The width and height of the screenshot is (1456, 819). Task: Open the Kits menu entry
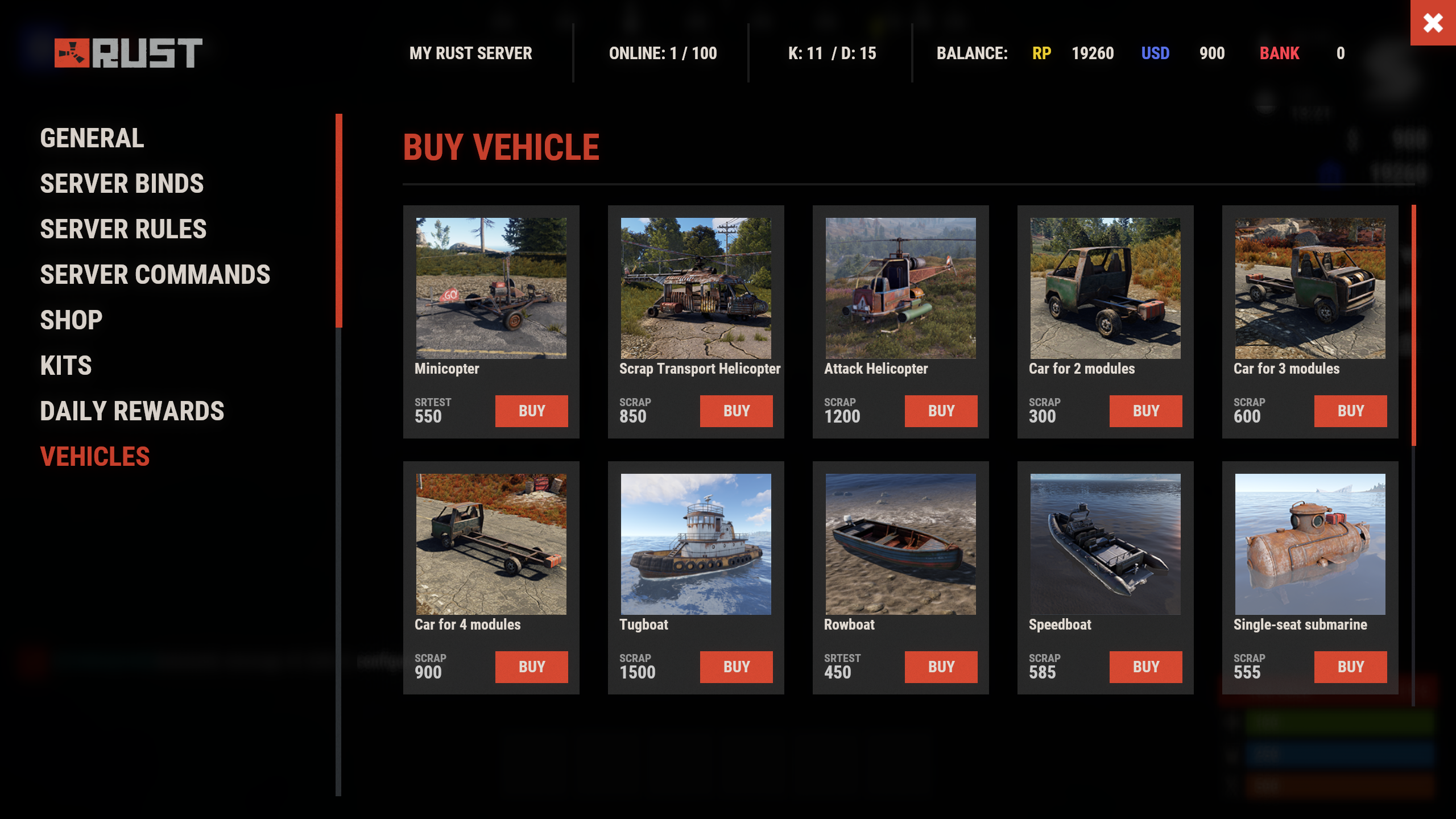pyautogui.click(x=66, y=366)
